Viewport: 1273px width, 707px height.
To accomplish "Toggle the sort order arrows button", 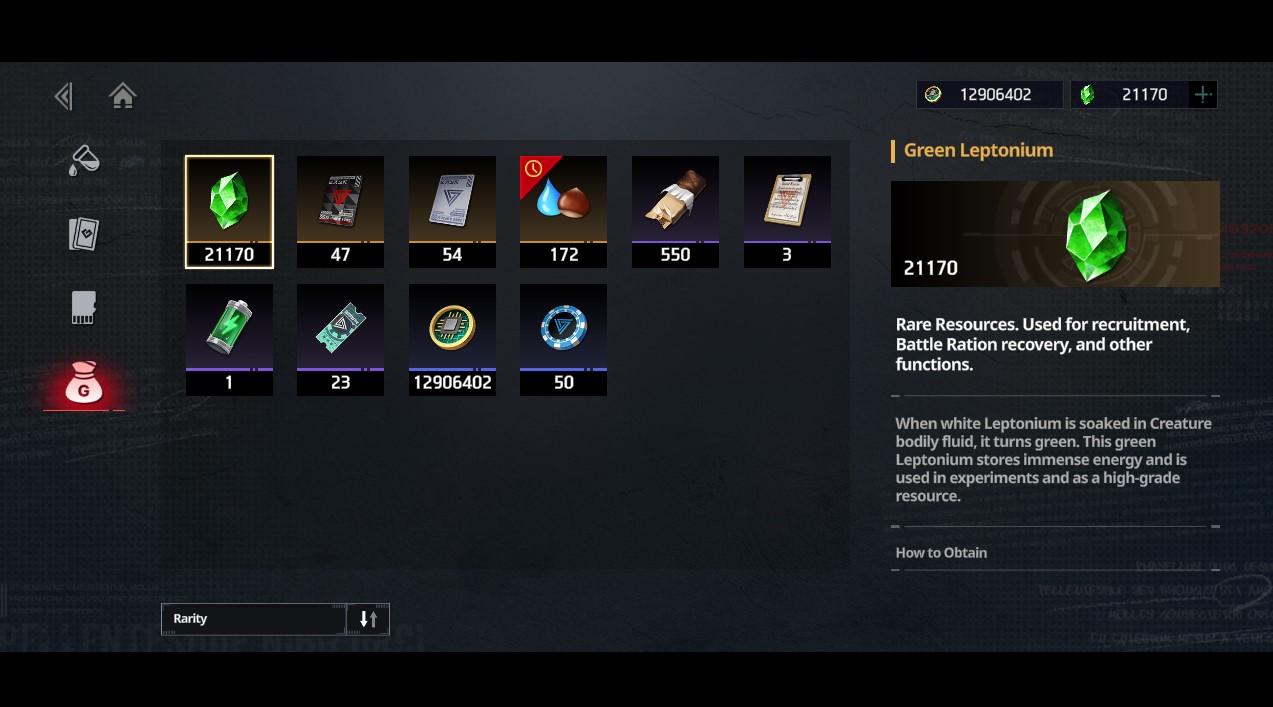I will pos(368,619).
